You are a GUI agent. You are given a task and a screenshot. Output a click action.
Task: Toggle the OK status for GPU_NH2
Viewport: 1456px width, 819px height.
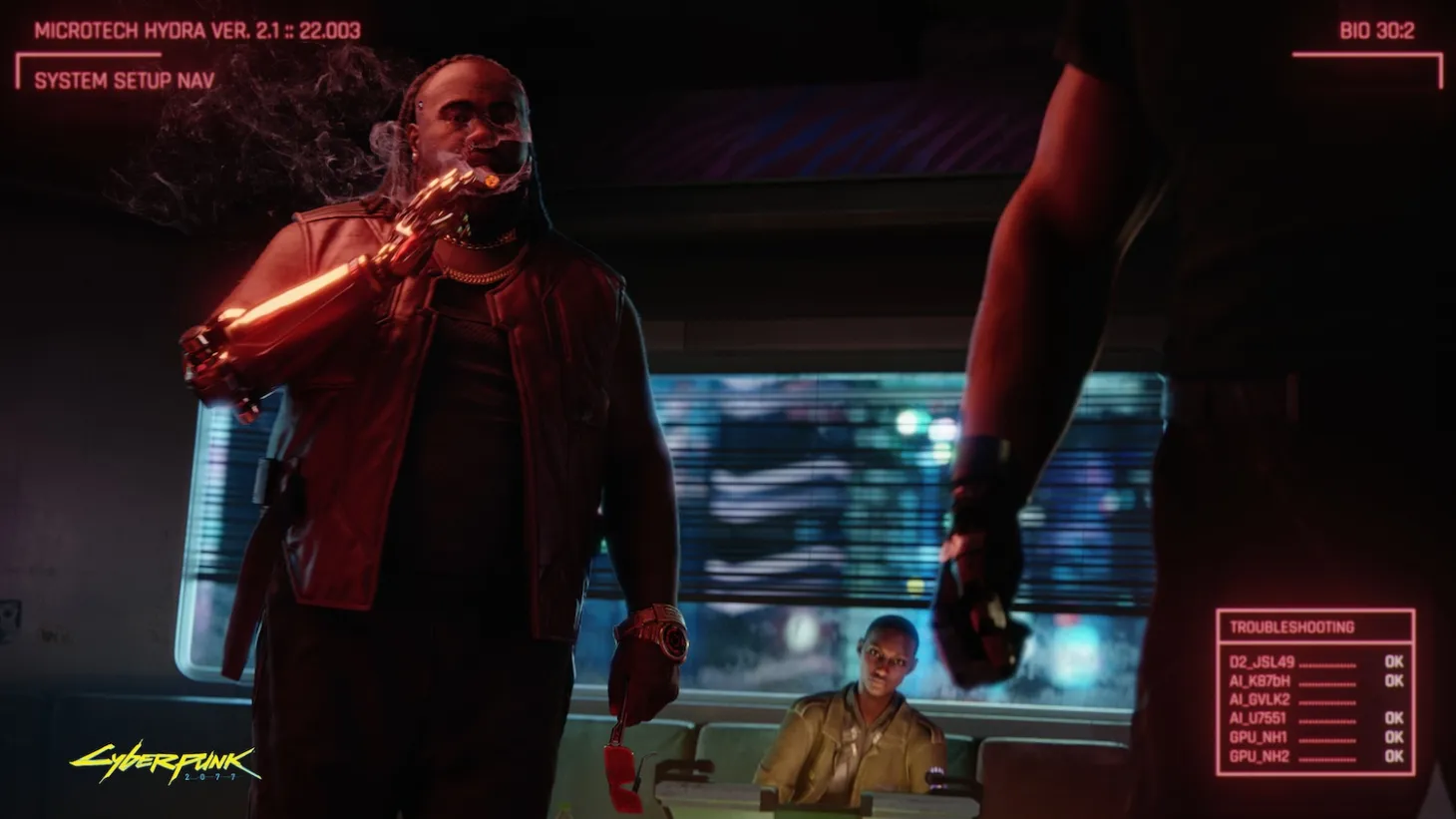pyautogui.click(x=1391, y=756)
